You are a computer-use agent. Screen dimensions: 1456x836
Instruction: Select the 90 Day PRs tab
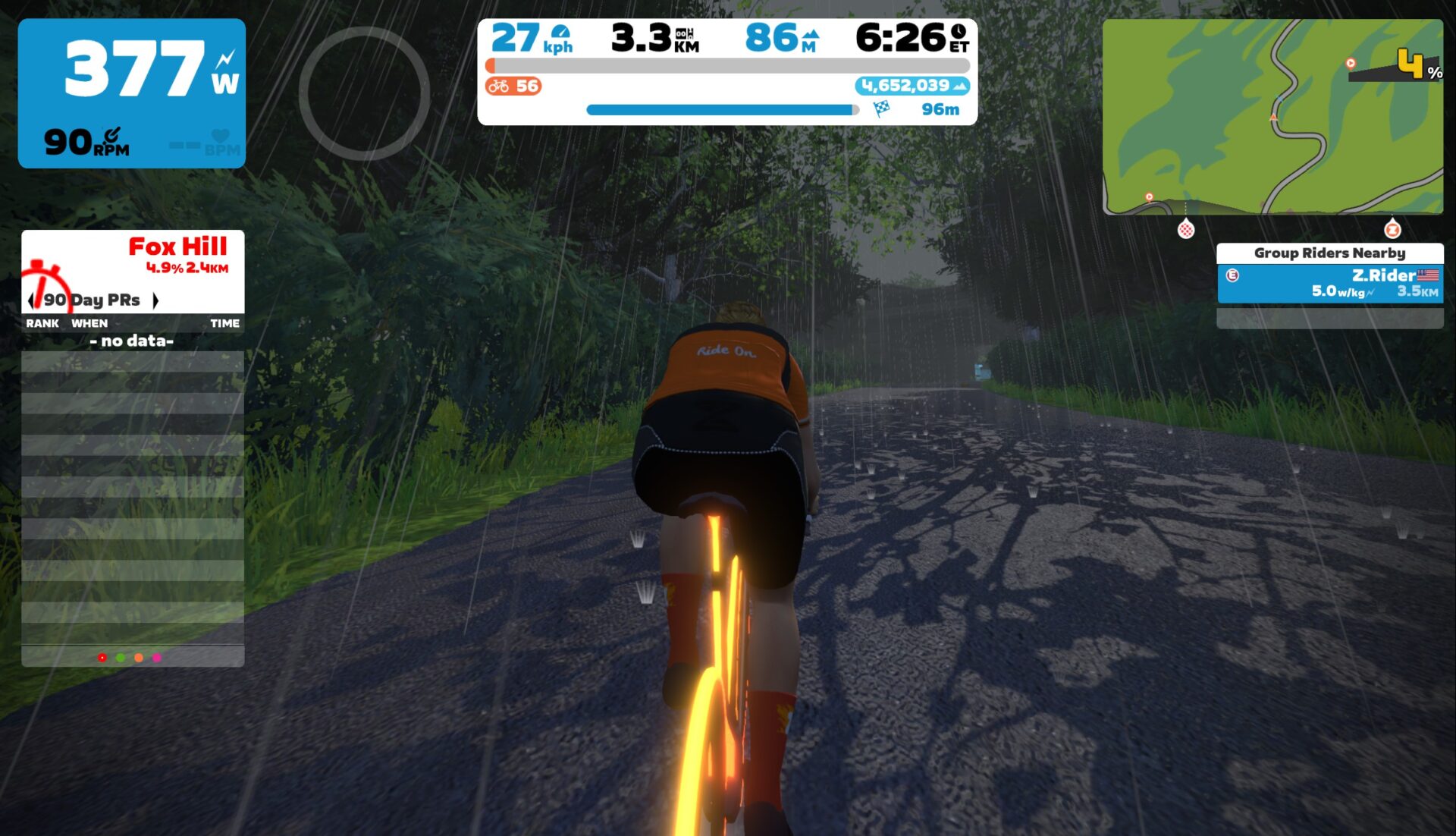pyautogui.click(x=91, y=300)
